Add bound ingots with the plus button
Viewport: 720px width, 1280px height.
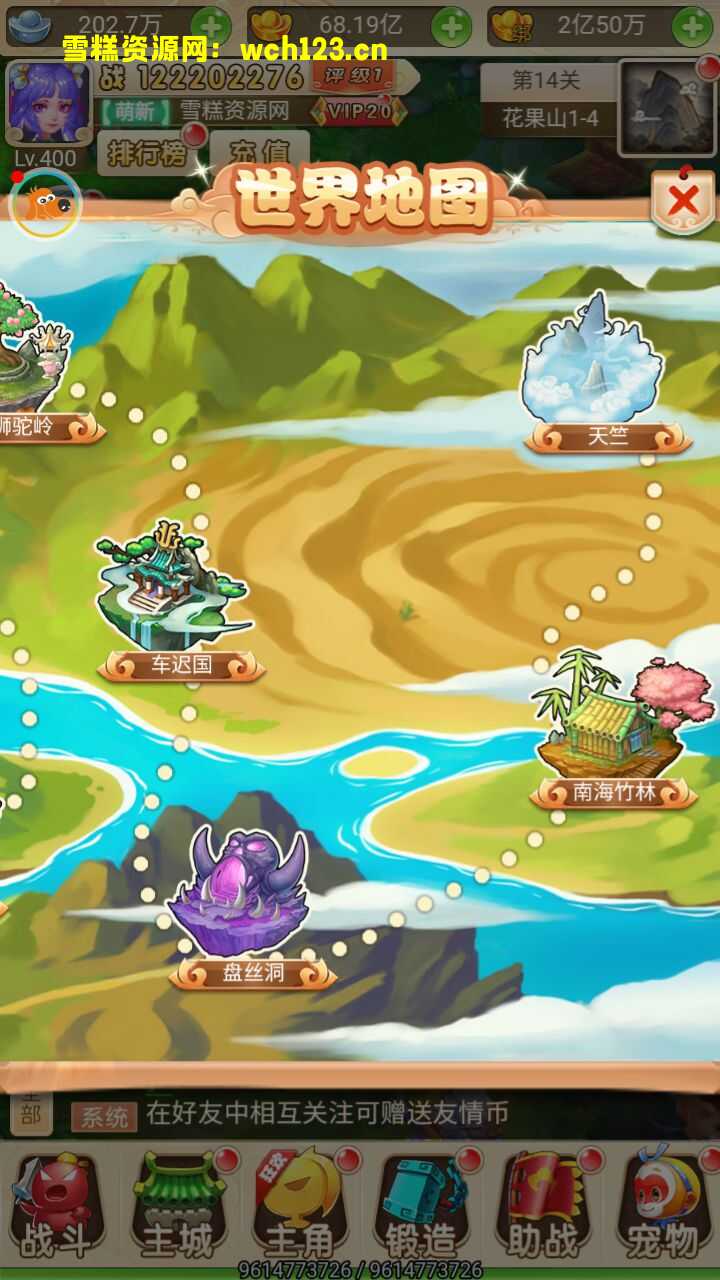pos(692,25)
